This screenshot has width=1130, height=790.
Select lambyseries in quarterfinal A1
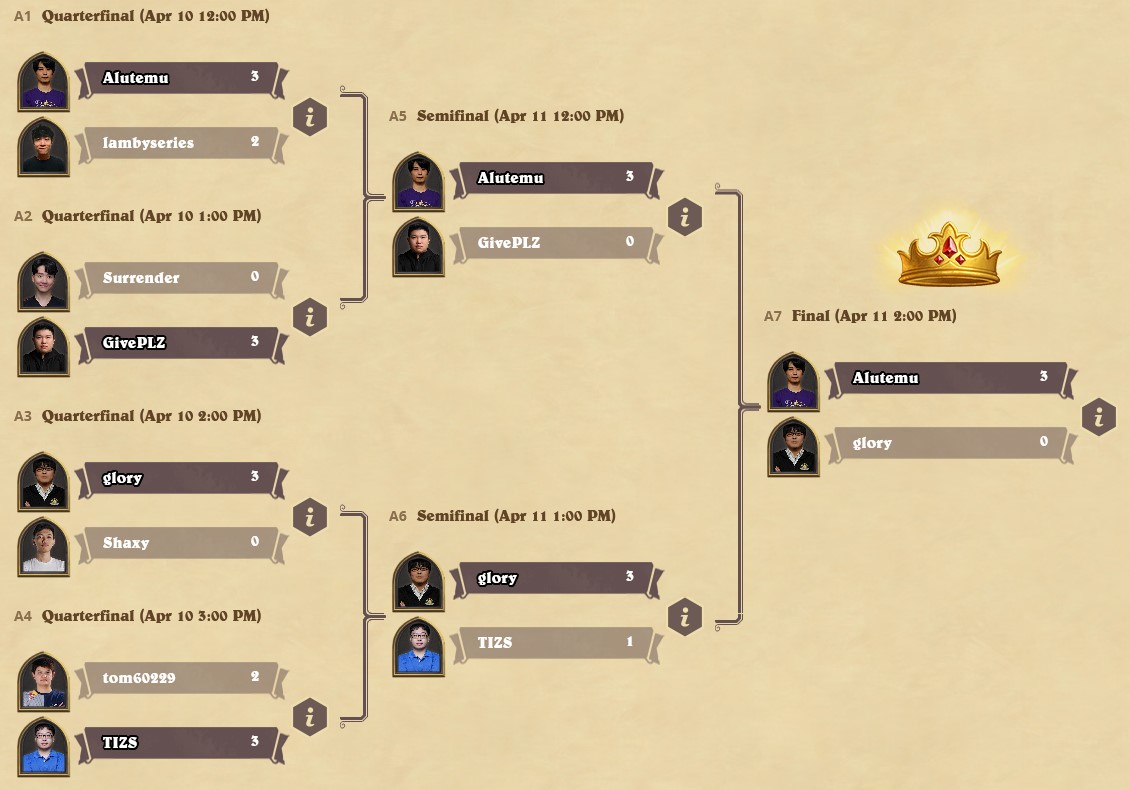coord(179,143)
